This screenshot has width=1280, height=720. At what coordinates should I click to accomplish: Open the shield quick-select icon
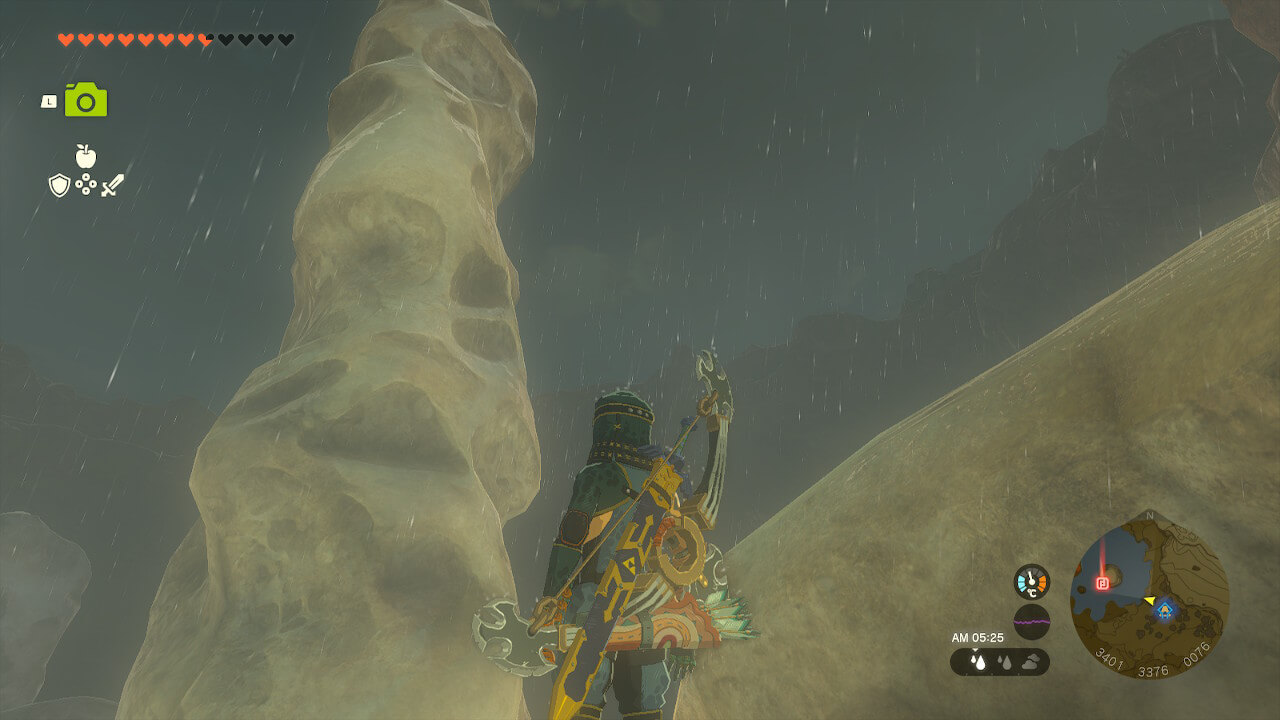(x=59, y=185)
